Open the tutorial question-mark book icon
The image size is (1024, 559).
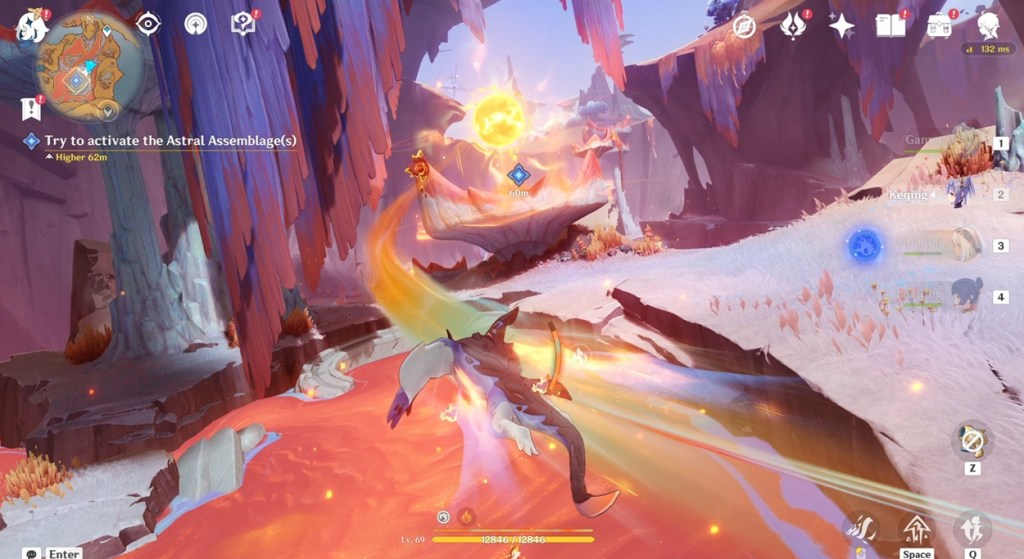(243, 24)
